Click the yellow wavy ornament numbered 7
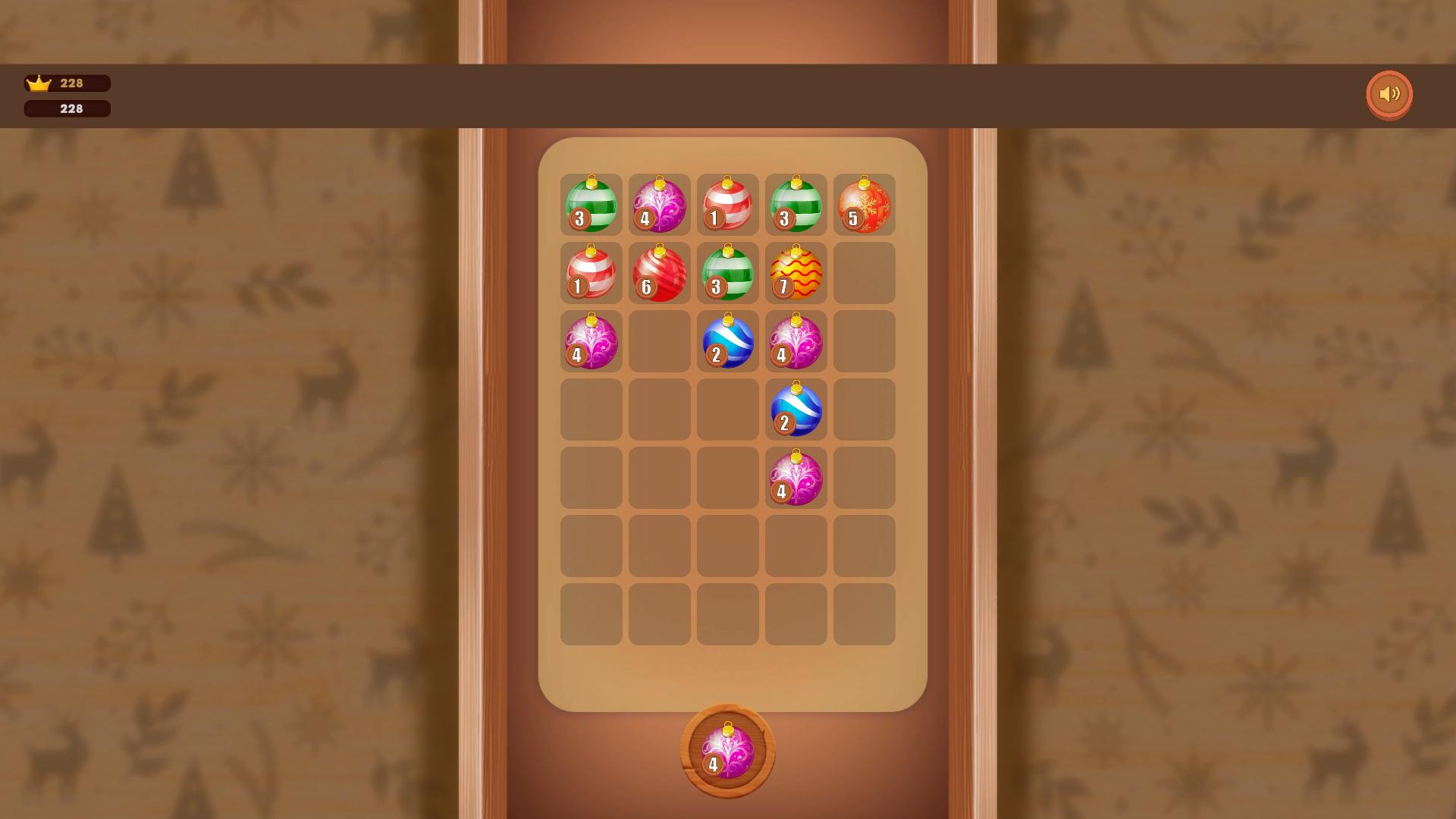The image size is (1456, 819). (795, 273)
